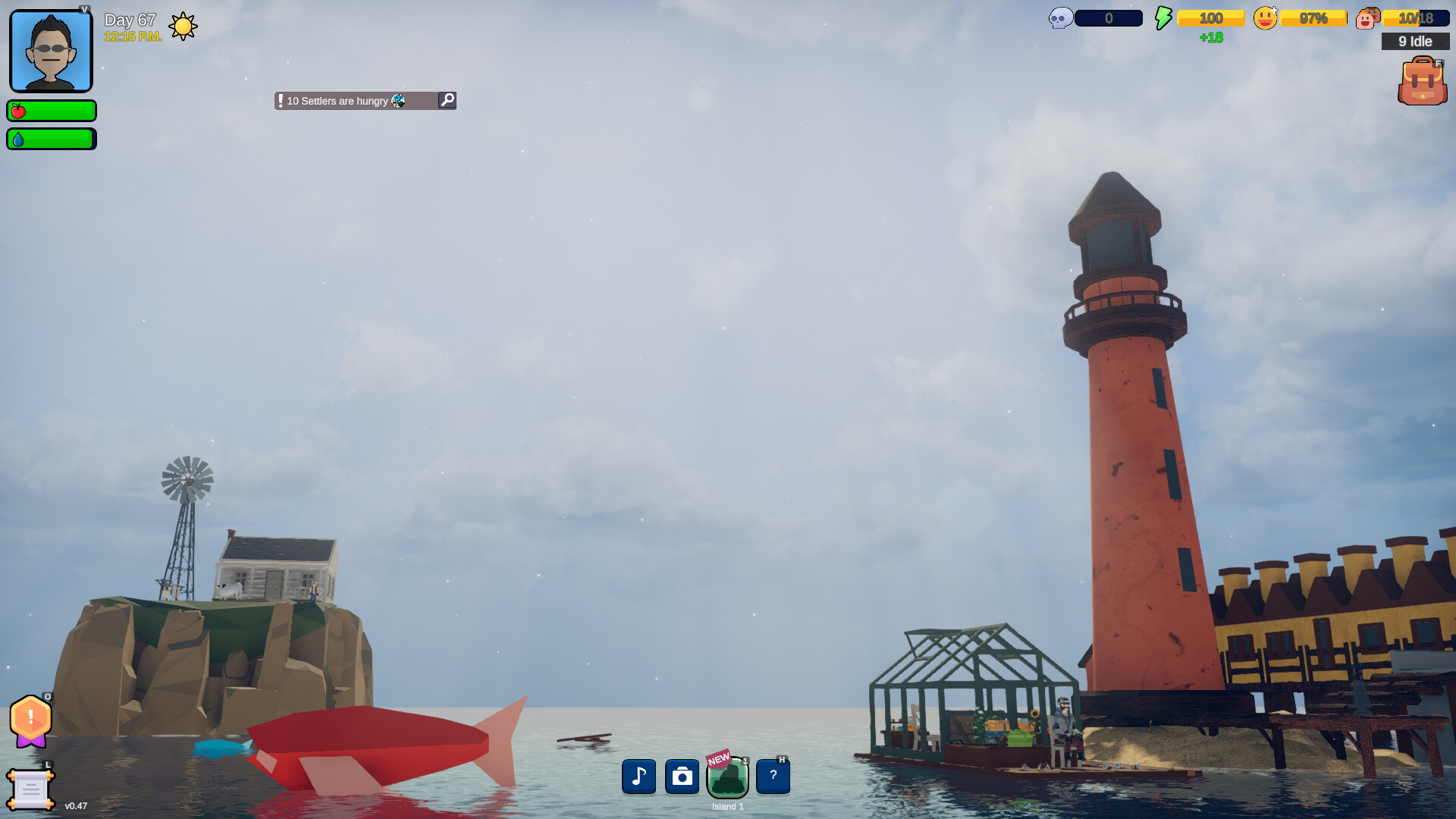Select the Island 1 tab
This screenshot has width=1456, height=819.
click(x=727, y=777)
